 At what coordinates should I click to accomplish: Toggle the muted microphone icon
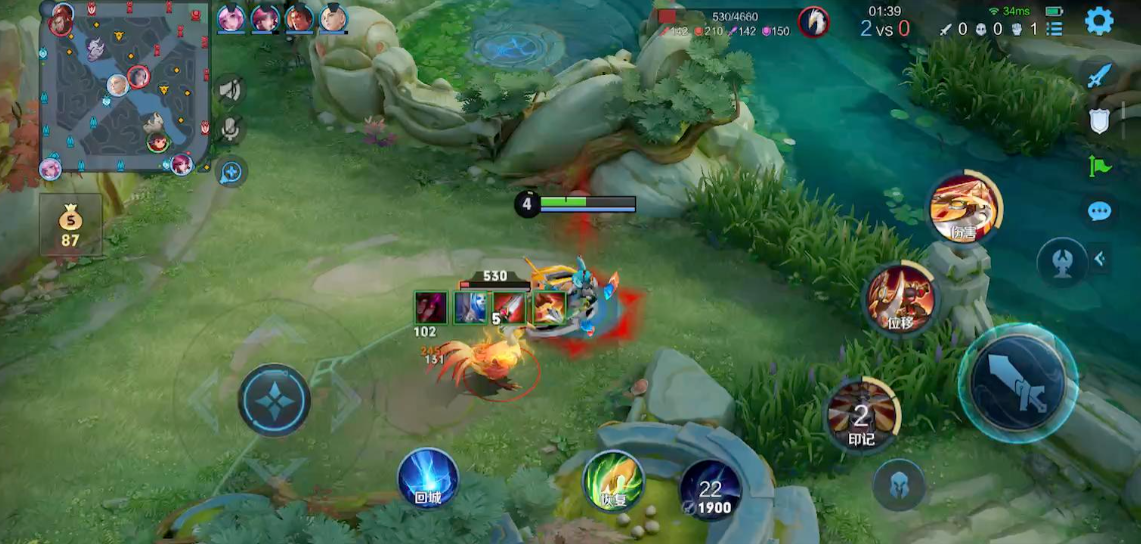point(231,130)
